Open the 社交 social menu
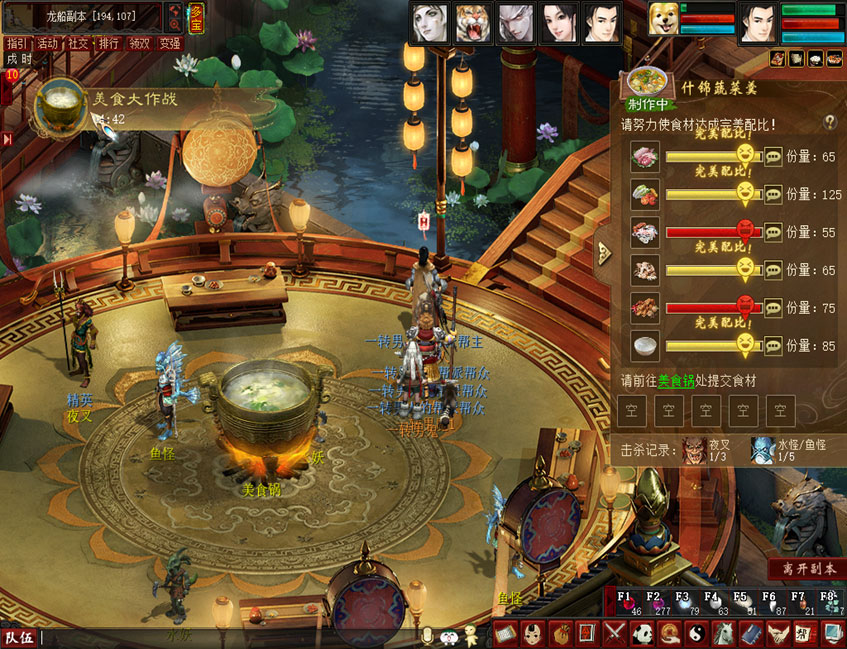This screenshot has height=649, width=847. pos(78,43)
